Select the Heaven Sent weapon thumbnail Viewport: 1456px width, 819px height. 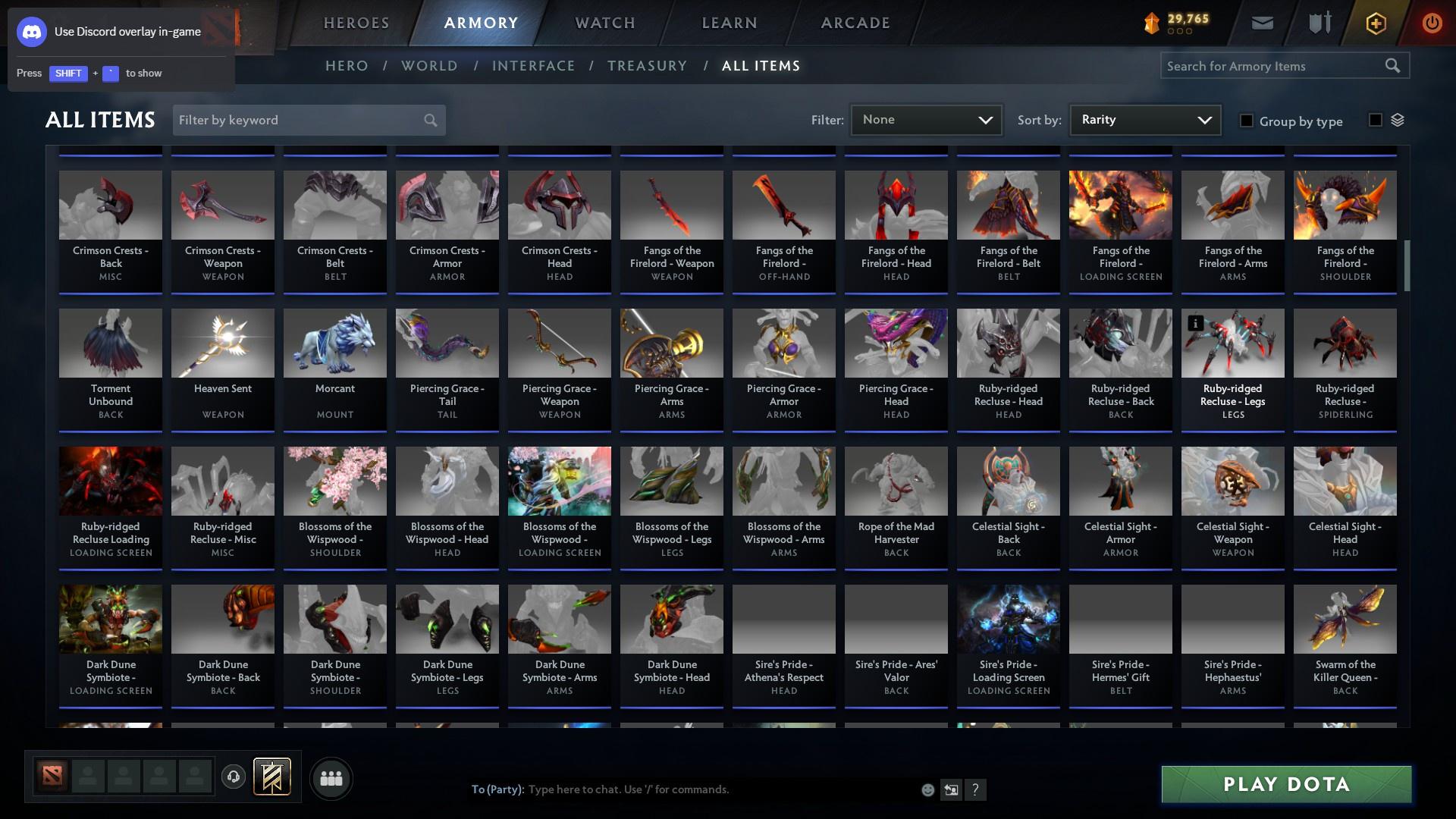tap(222, 343)
